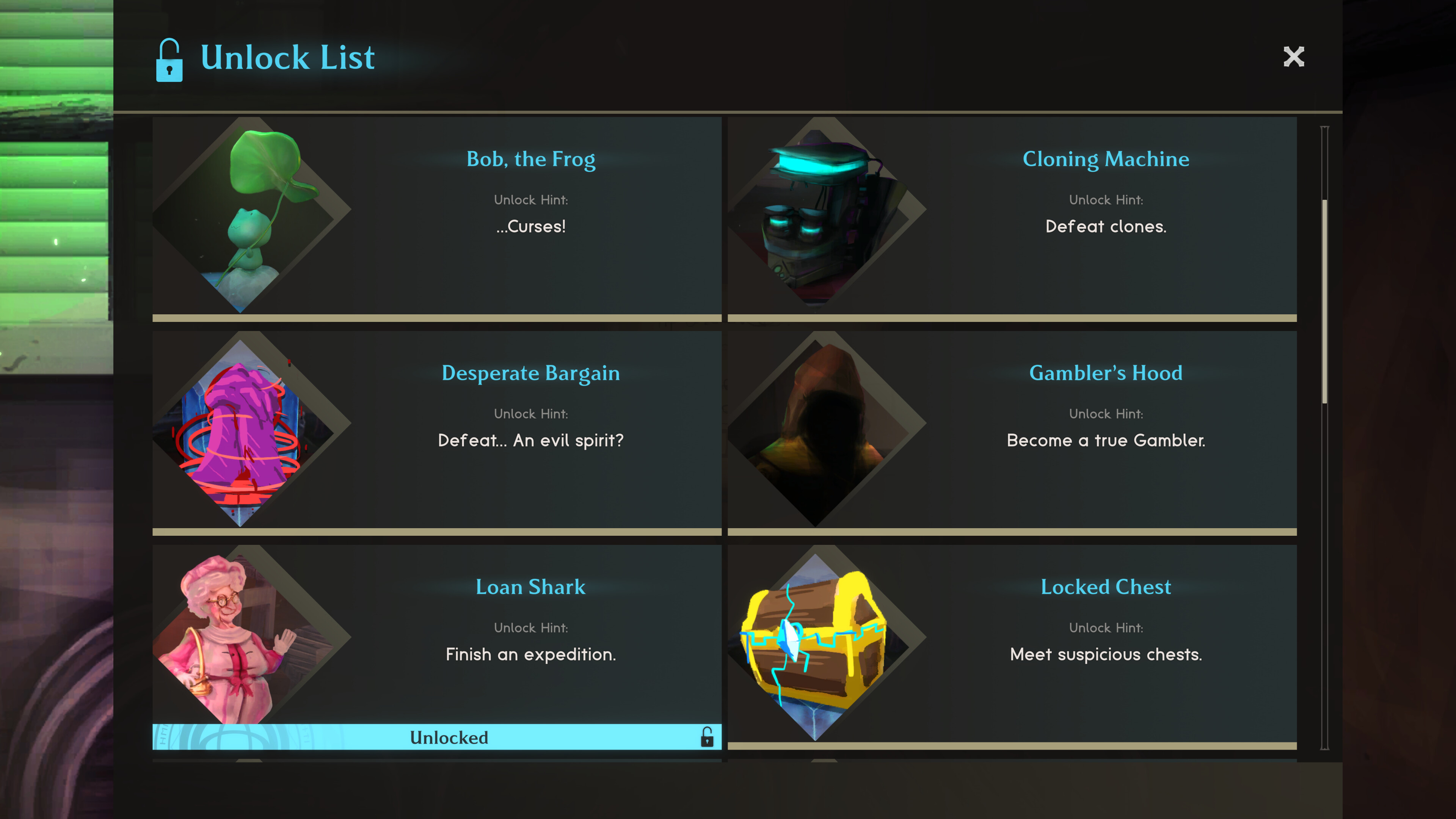Toggle the Loan Shark unlocked status banner
1456x819 pixels.
[x=448, y=737]
